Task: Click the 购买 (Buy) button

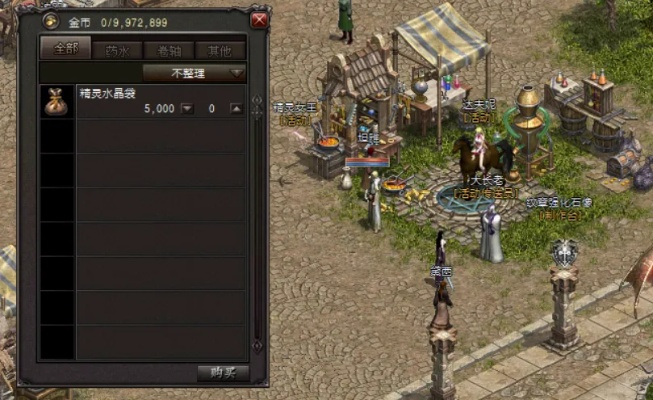Action: point(222,373)
